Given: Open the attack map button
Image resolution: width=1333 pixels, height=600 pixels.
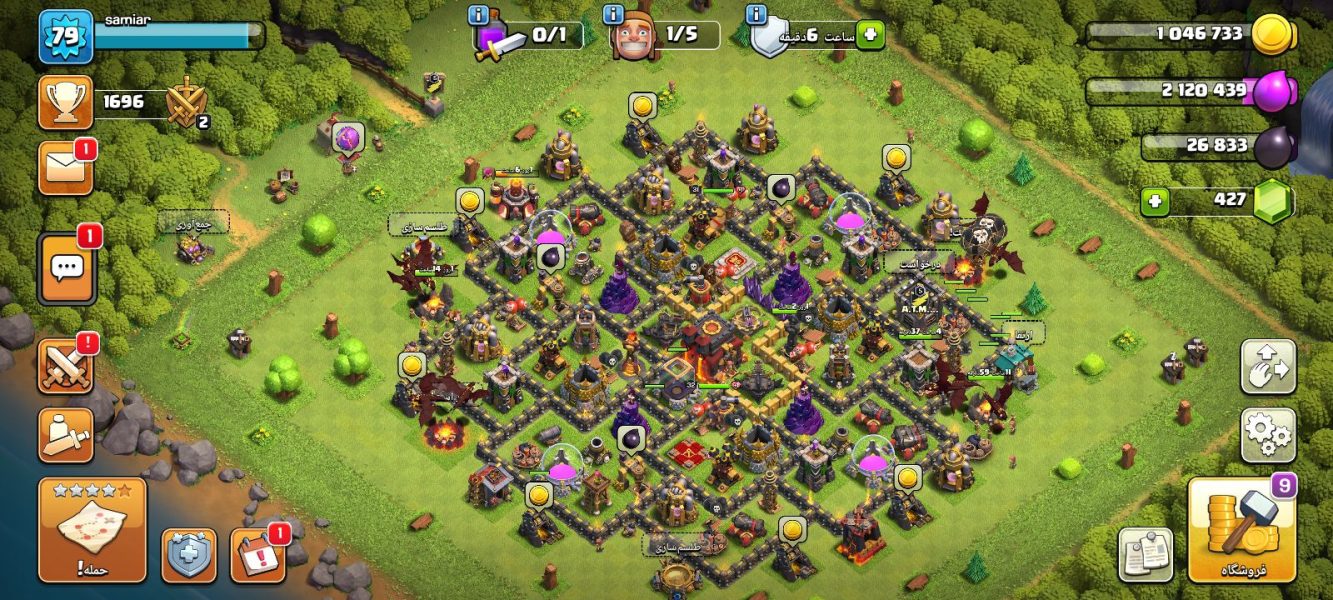Looking at the screenshot, I should click(x=92, y=530).
